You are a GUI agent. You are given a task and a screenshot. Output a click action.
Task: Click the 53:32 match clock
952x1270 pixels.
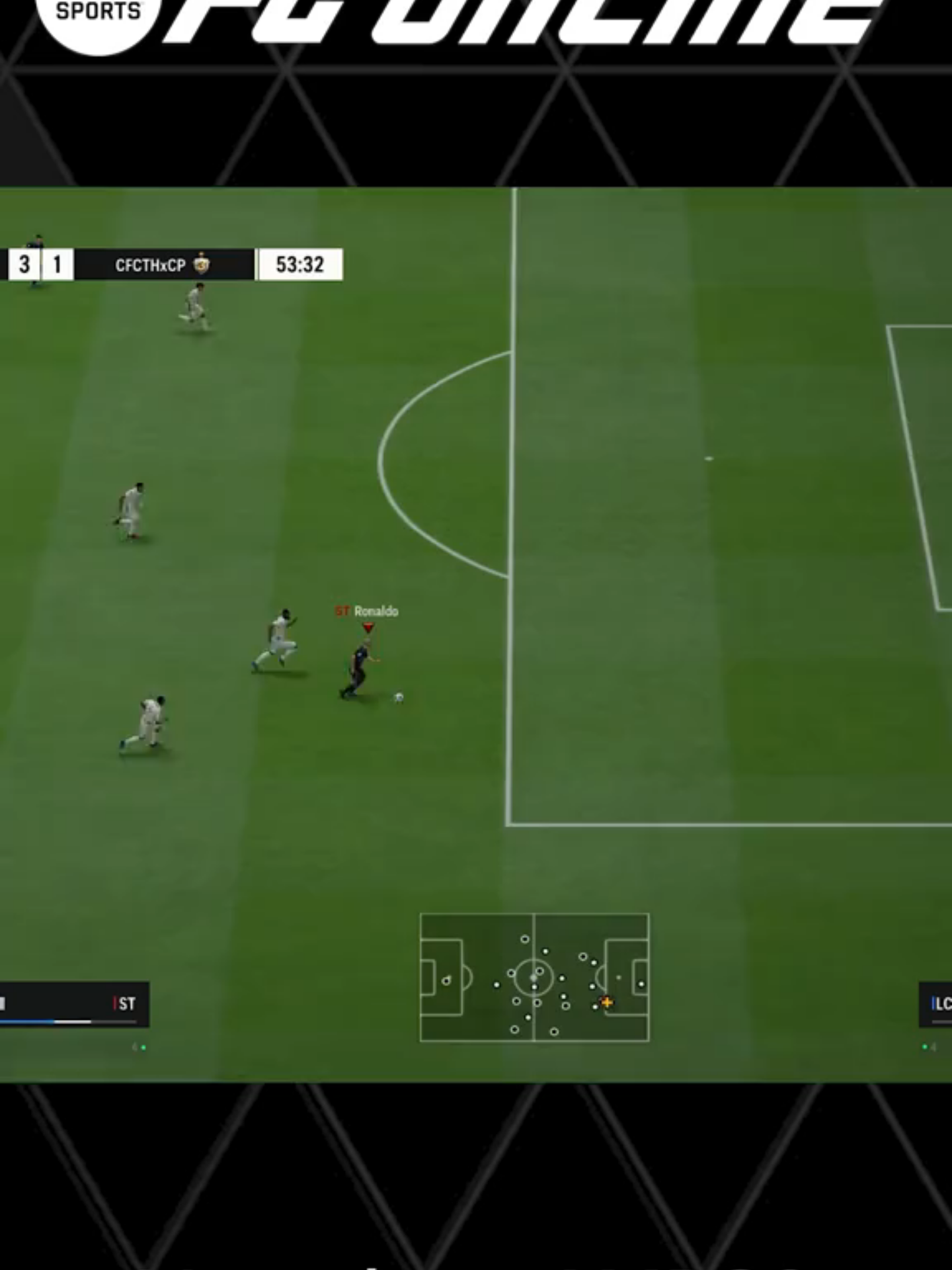[x=299, y=265]
